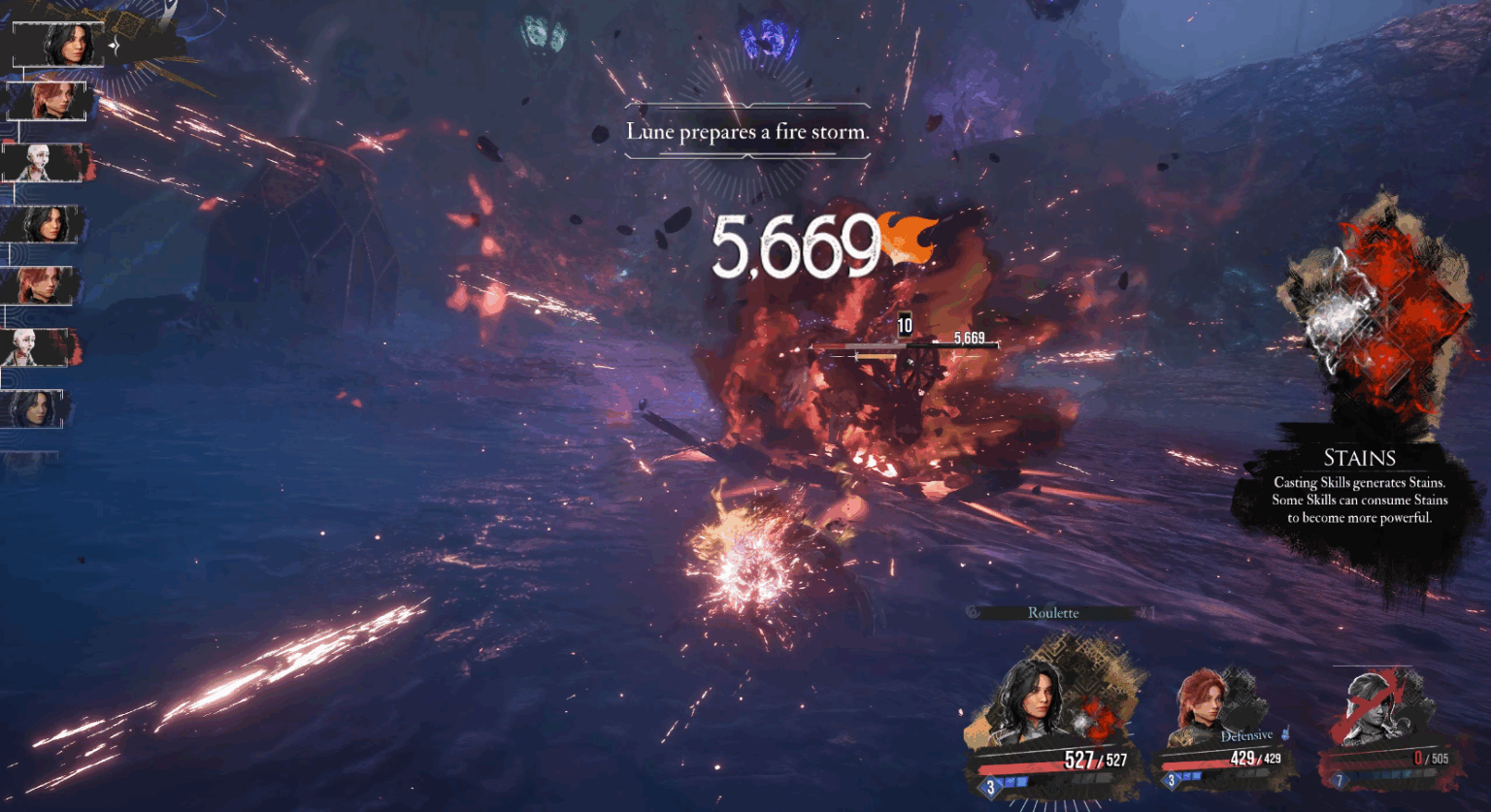Image resolution: width=1491 pixels, height=812 pixels.
Task: Click Maelle's purple AP diamond showing 7
Action: pyautogui.click(x=1341, y=779)
